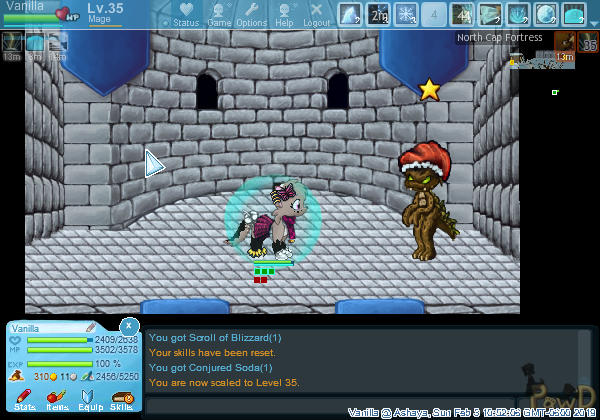
Task: Close the Vanilla character panel
Action: [x=129, y=326]
